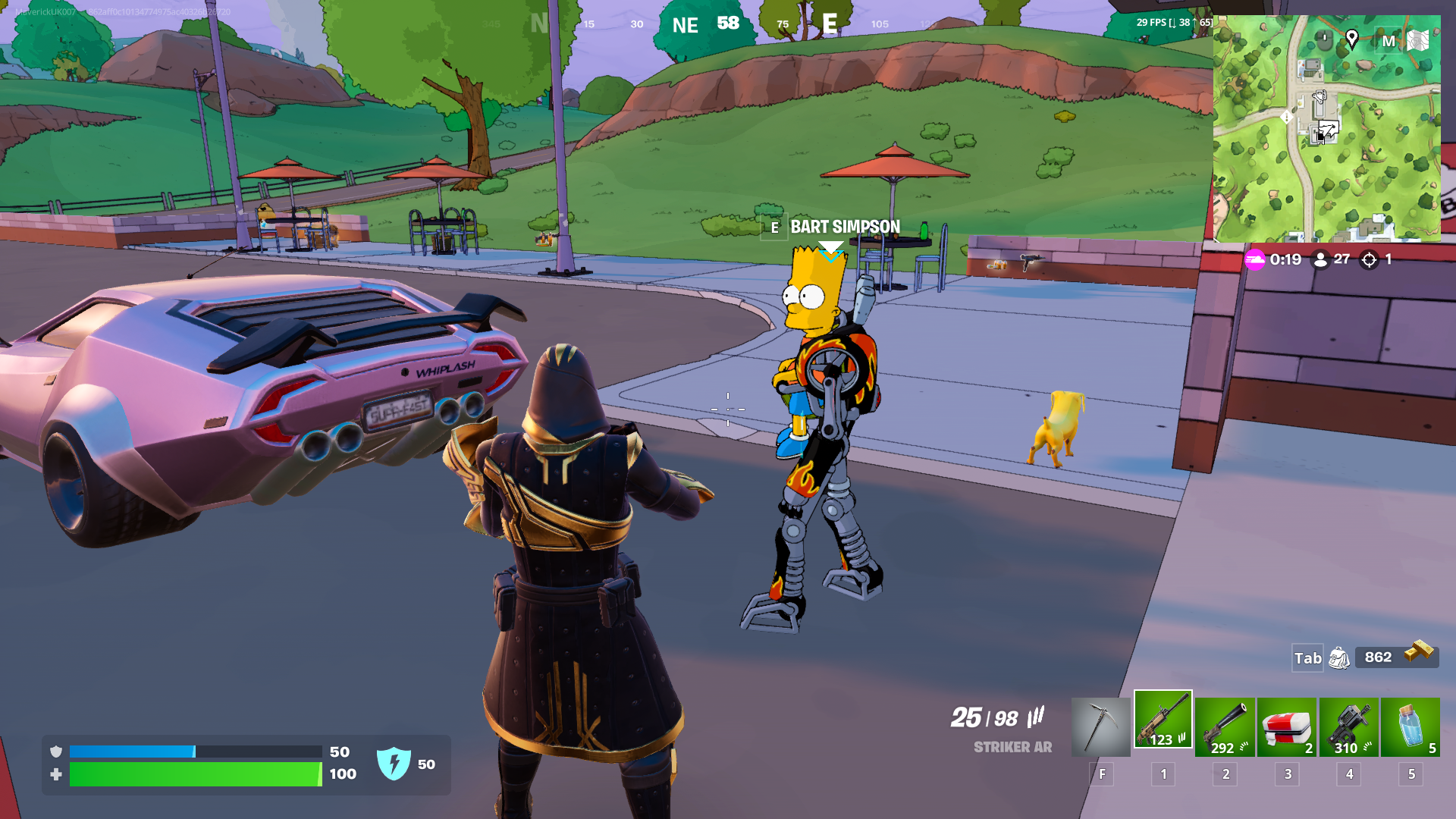The width and height of the screenshot is (1456, 819).
Task: Click the location pin marker icon
Action: tap(1351, 39)
